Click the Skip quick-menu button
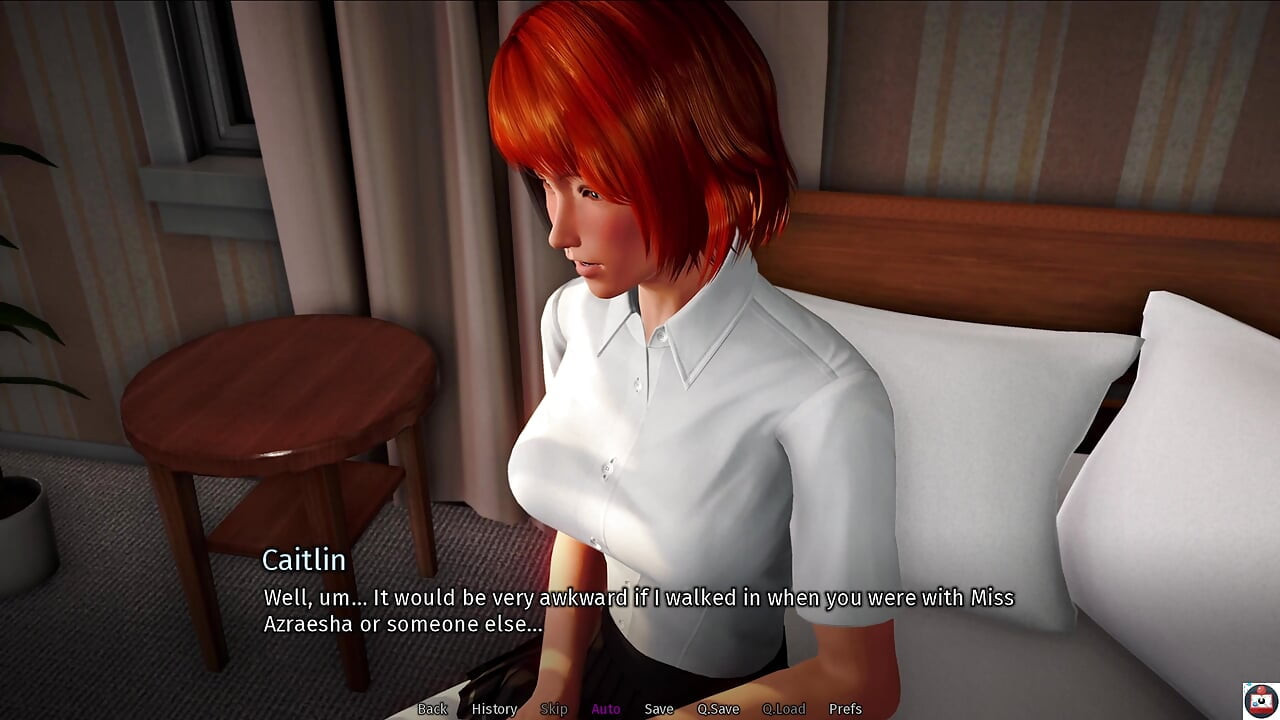The height and width of the screenshot is (720, 1280). coord(554,709)
